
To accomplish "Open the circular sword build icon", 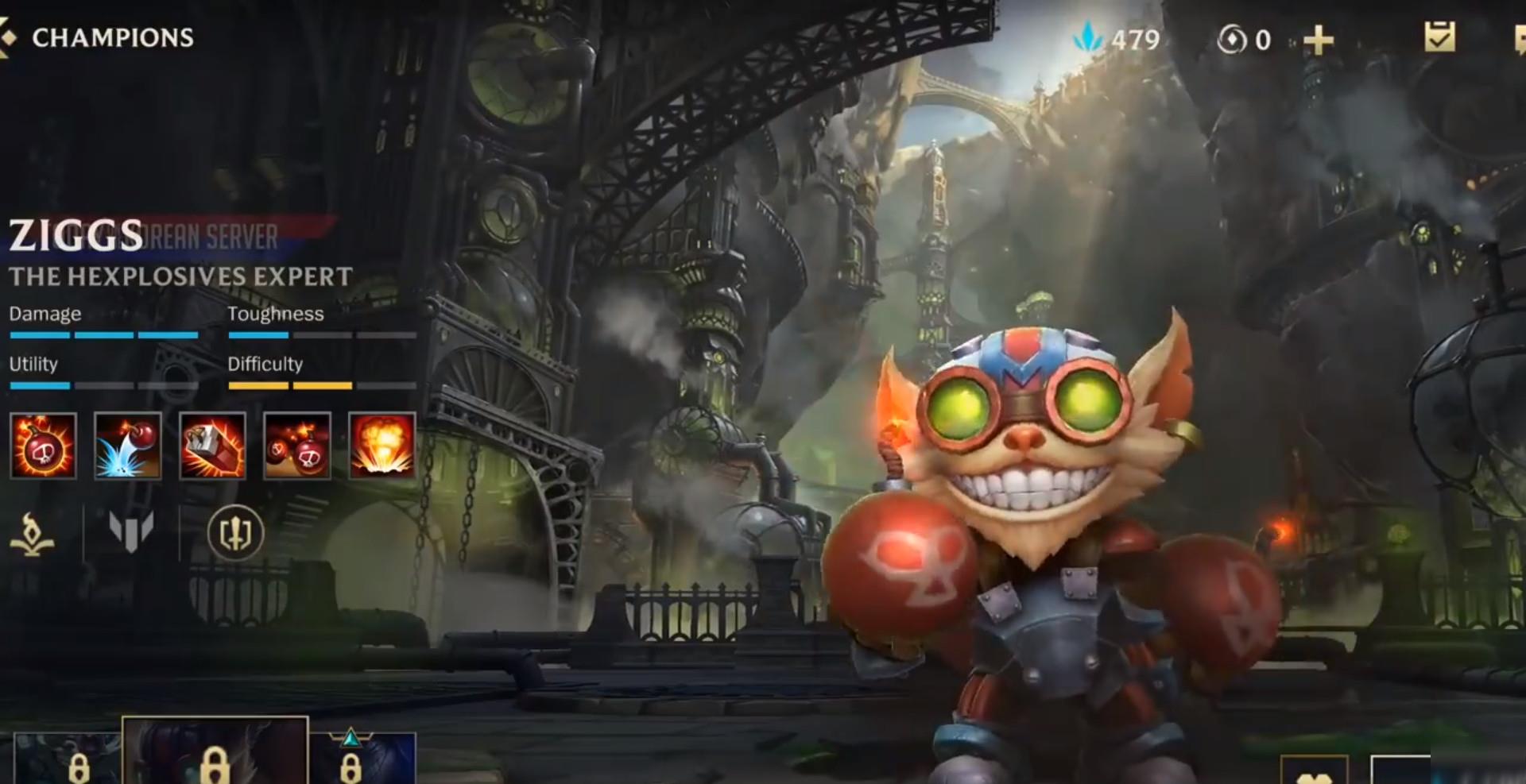I will (235, 533).
